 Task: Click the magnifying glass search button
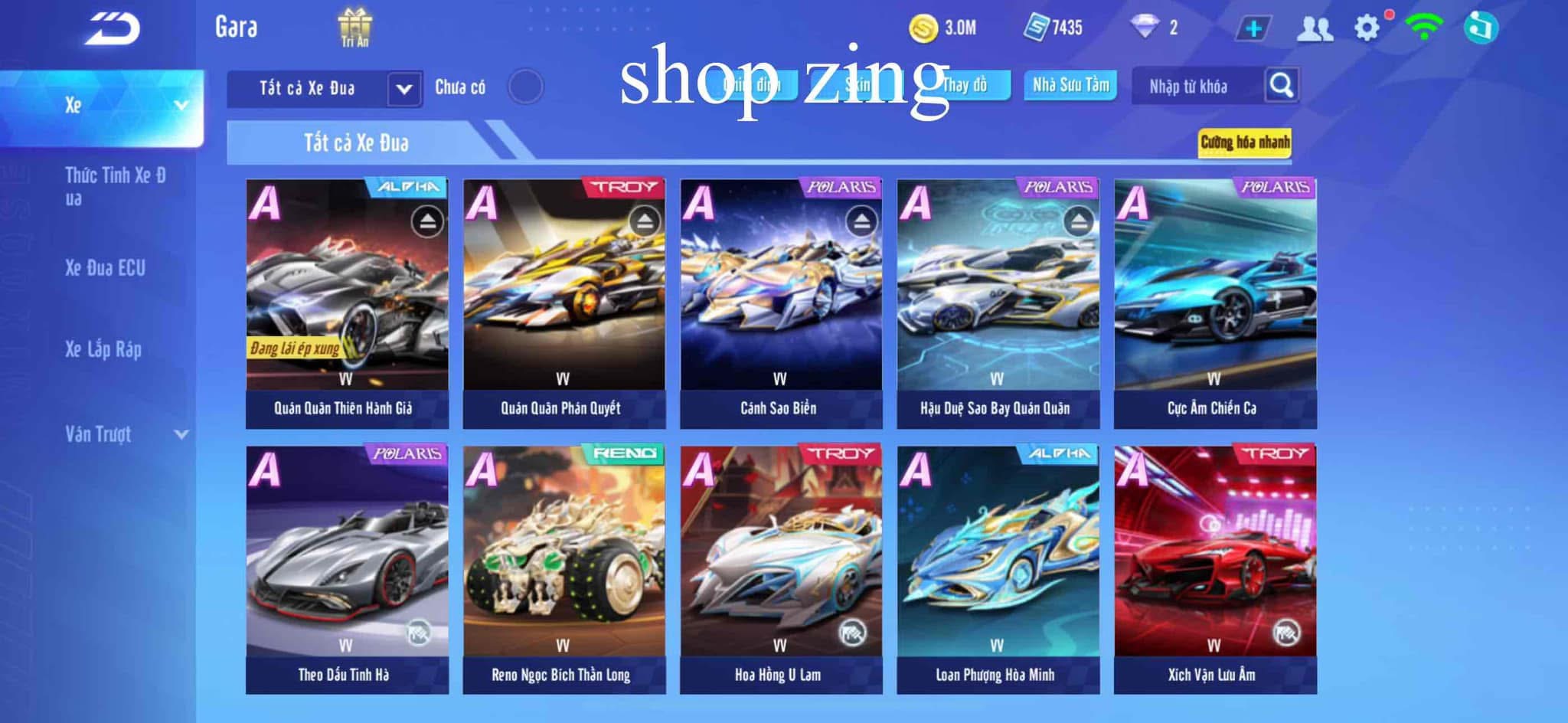click(1282, 86)
